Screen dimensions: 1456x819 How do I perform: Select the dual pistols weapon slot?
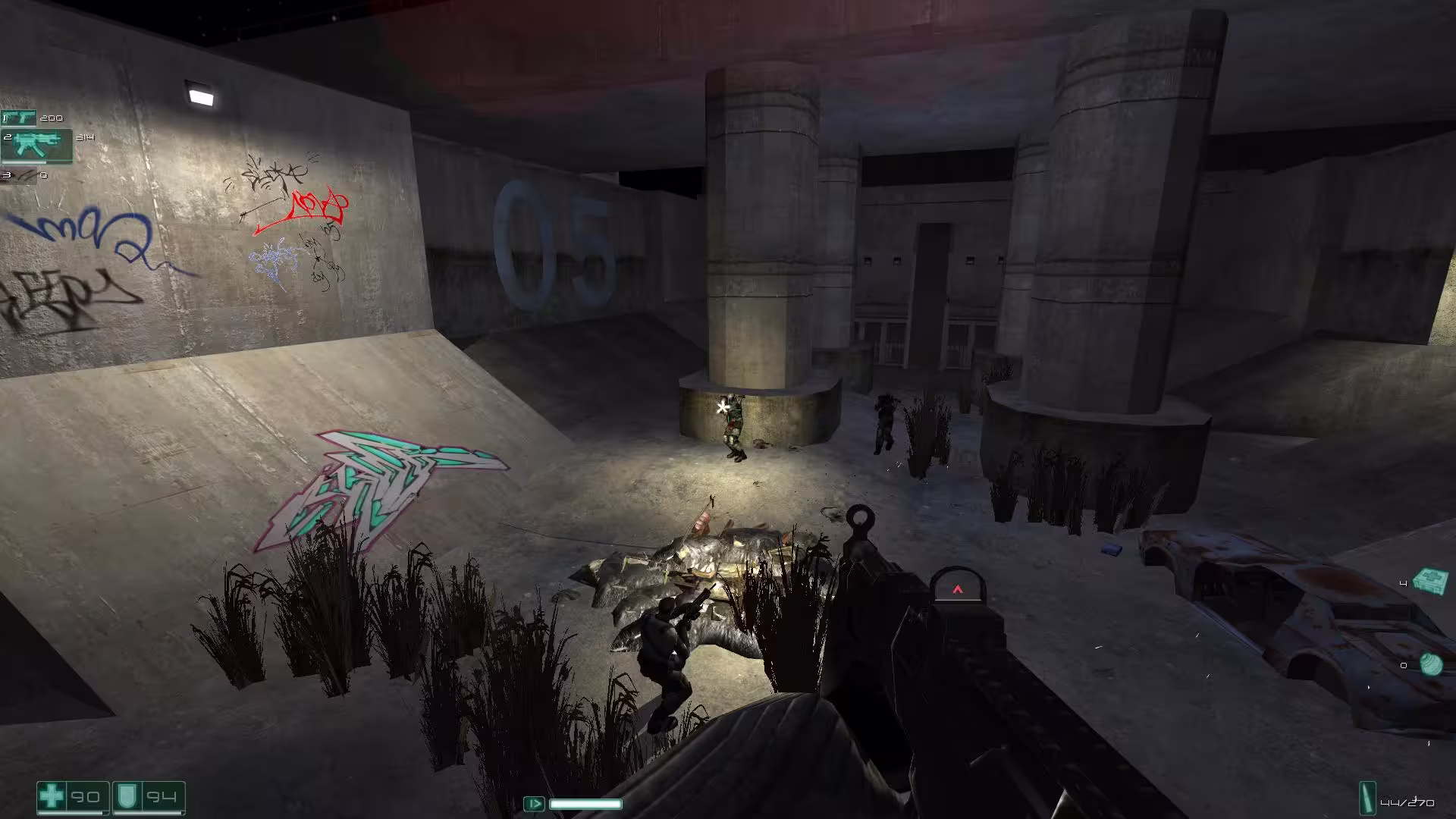(19, 118)
